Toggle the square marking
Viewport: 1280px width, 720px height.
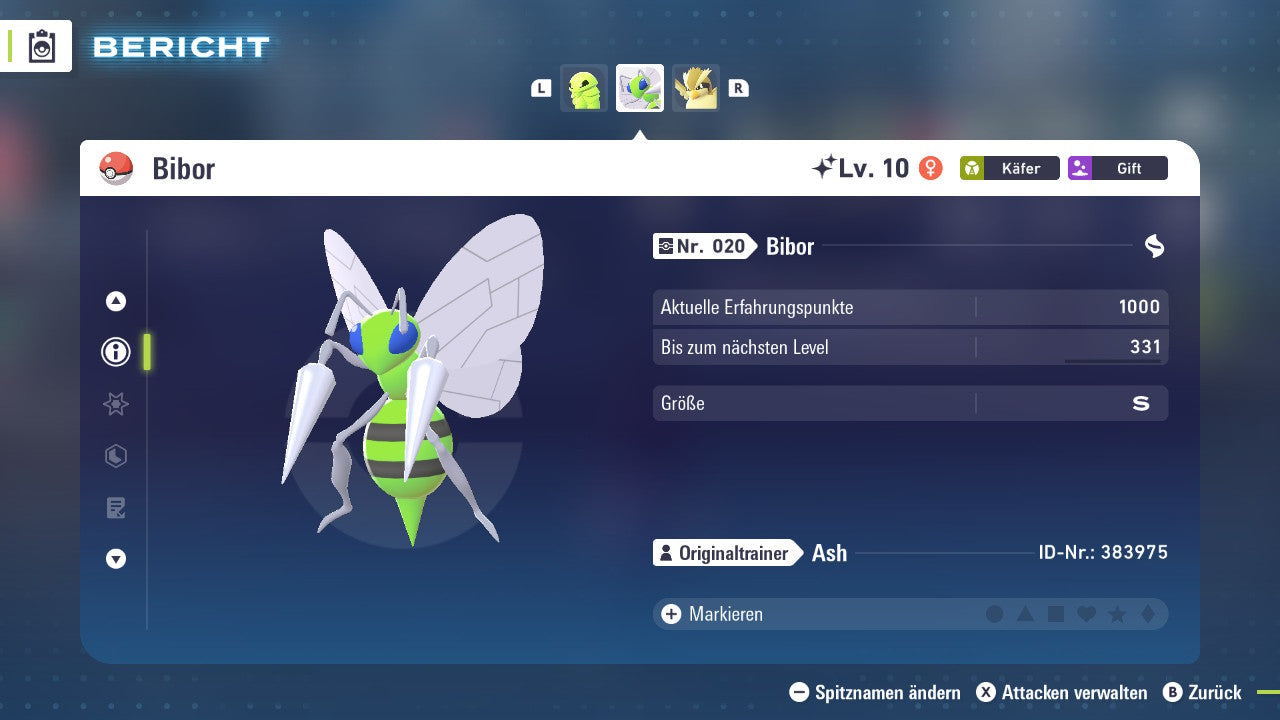coord(1056,614)
